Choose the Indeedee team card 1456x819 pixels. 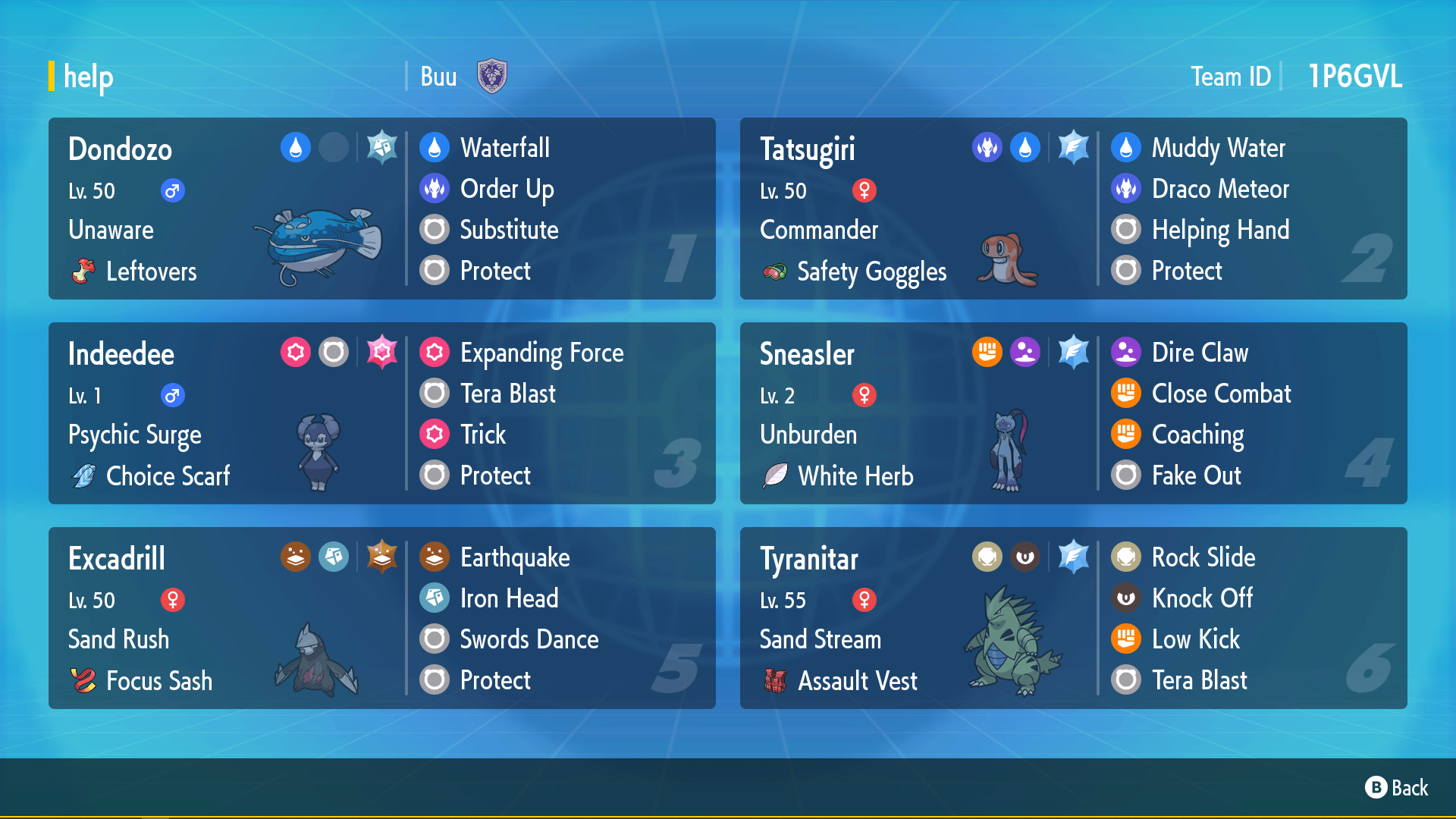pos(381,413)
